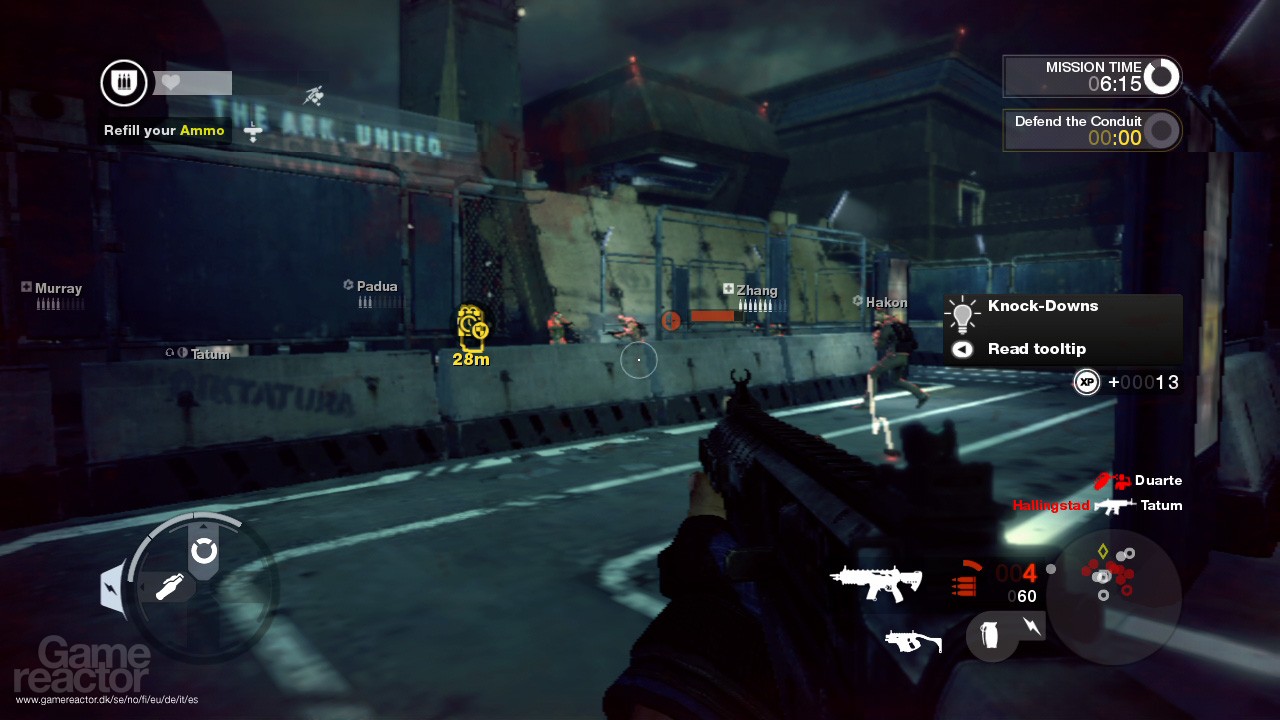Select the assault rifle primary weapon icon

[x=876, y=582]
